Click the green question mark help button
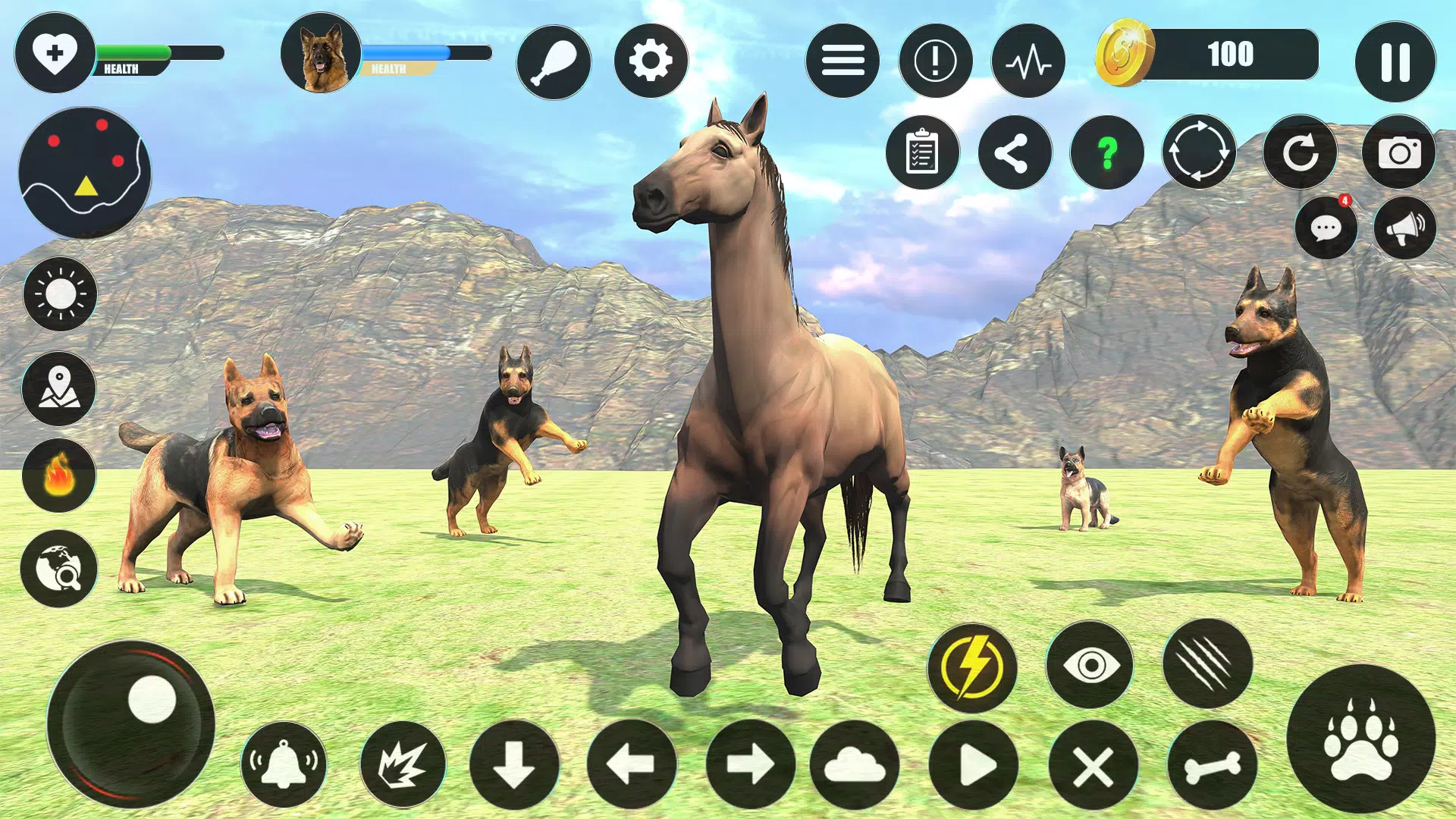Viewport: 1456px width, 819px height. click(x=1107, y=152)
